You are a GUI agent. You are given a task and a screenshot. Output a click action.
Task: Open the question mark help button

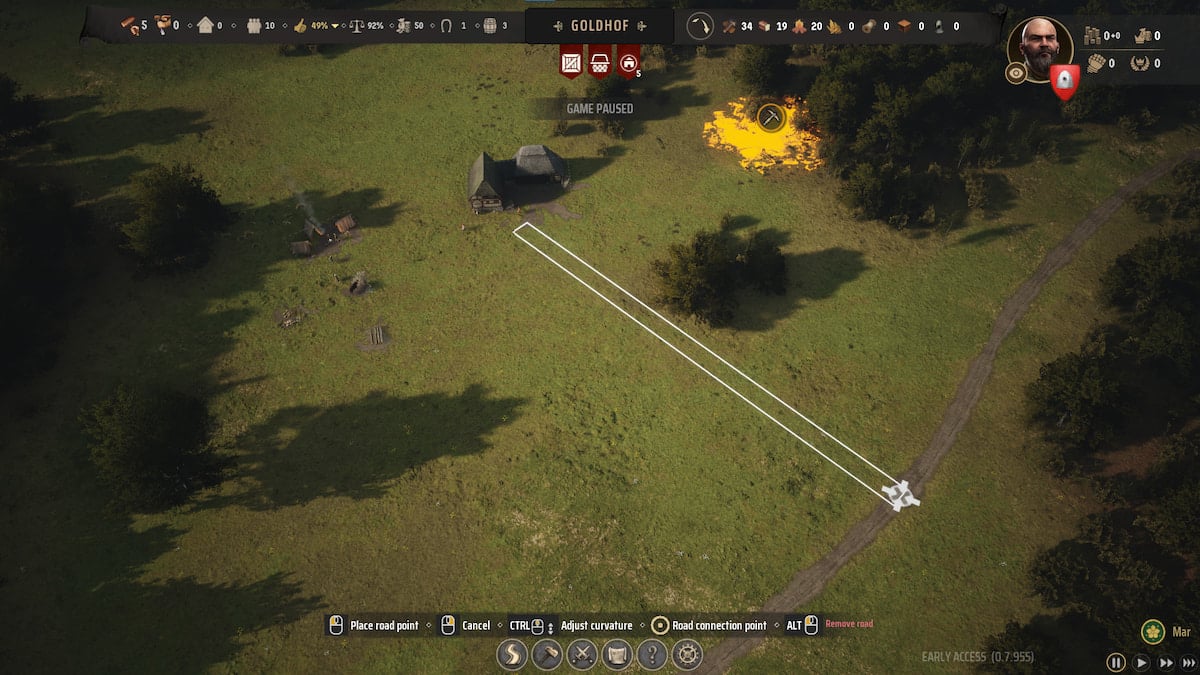tap(652, 655)
